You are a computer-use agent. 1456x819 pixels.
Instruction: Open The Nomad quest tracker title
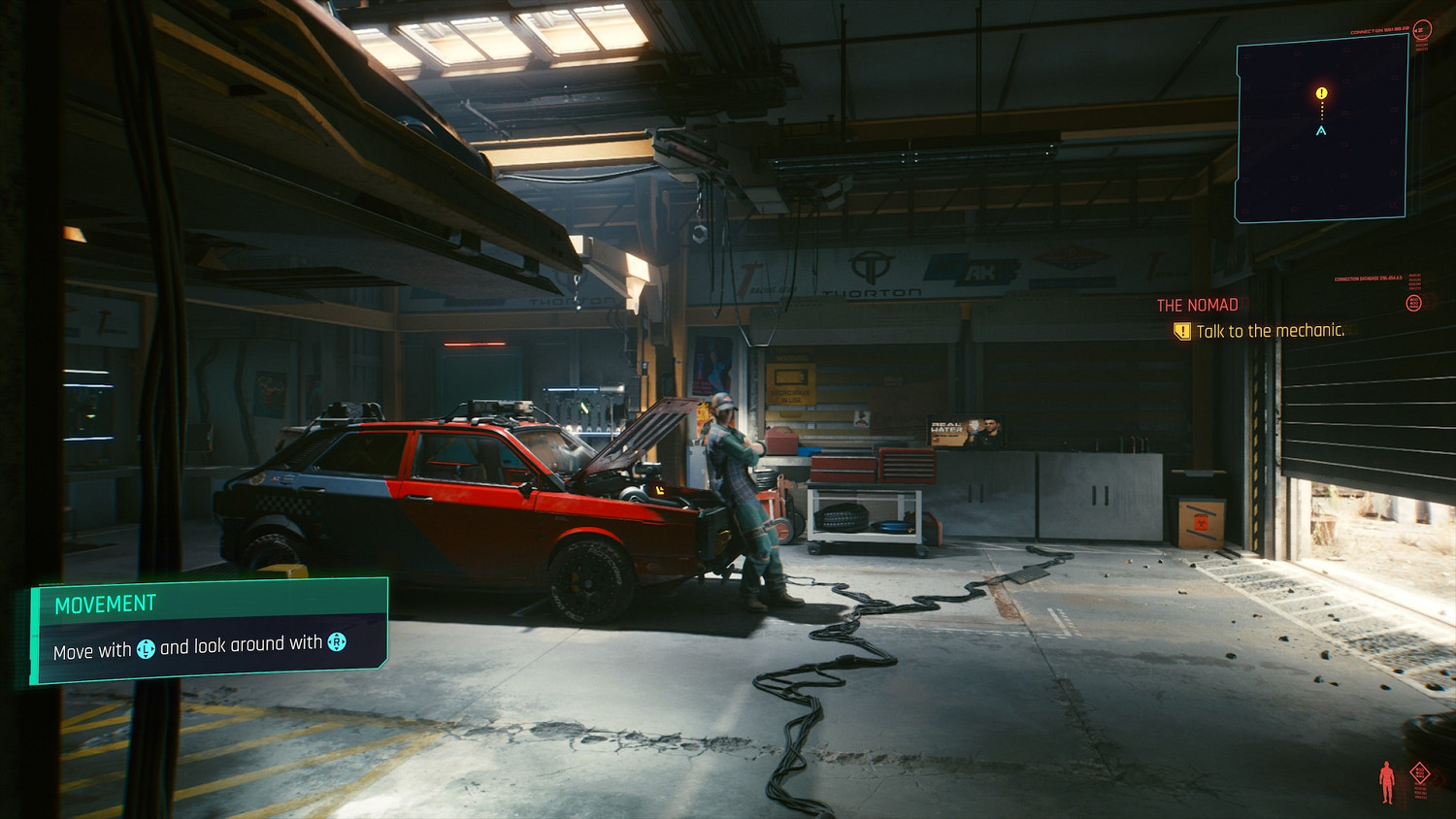pos(1197,305)
